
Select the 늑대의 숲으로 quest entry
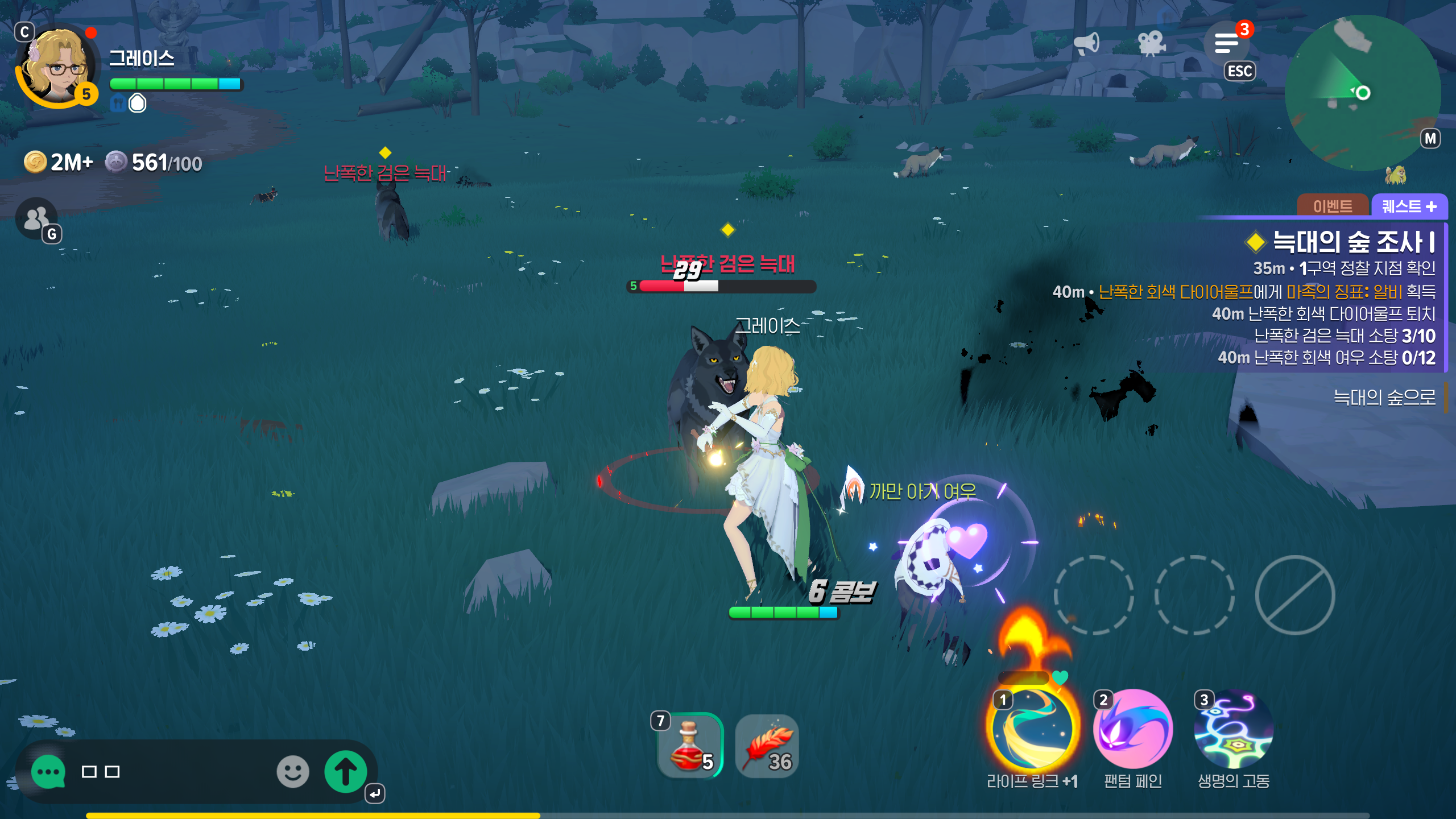1384,397
